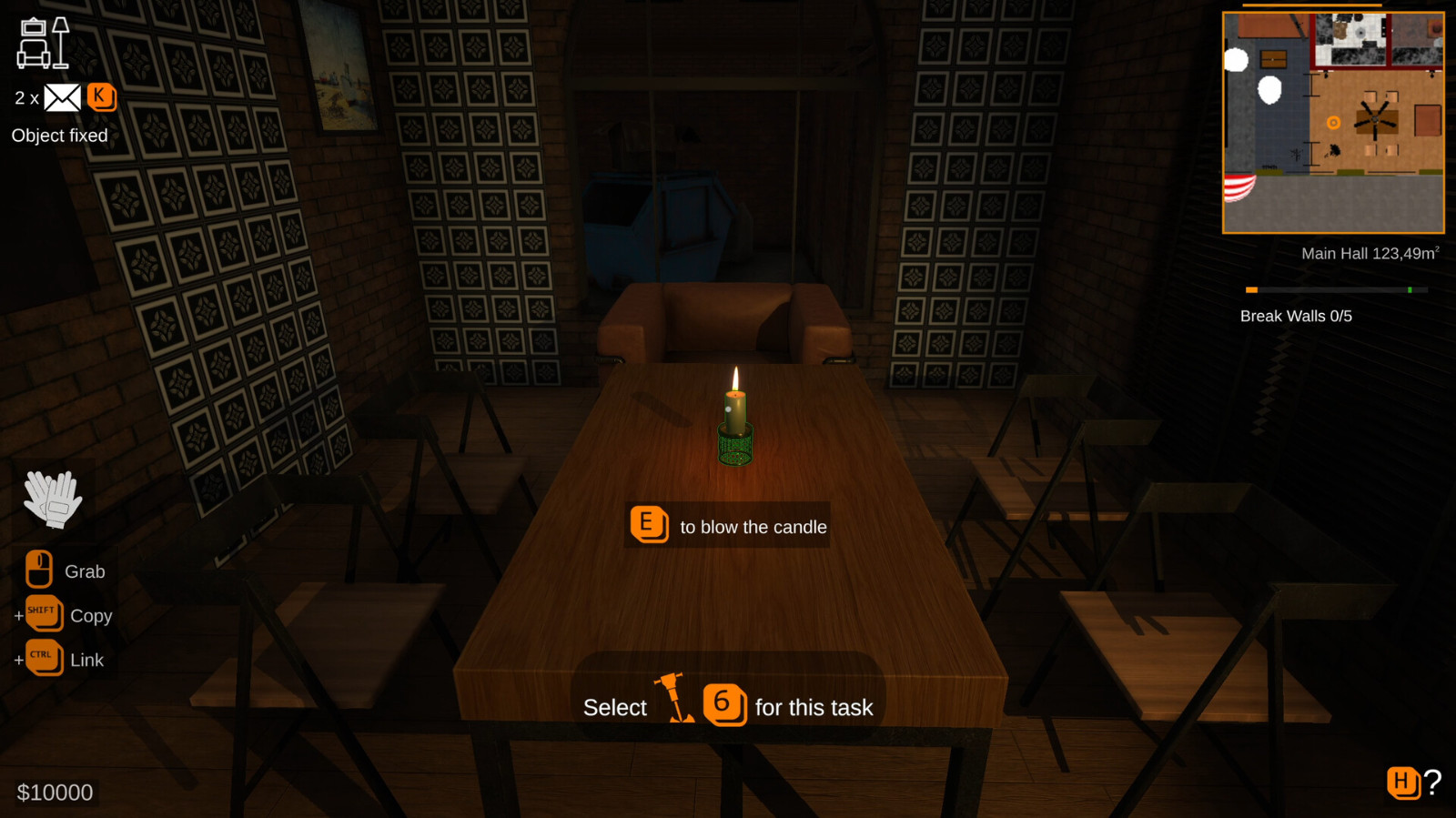Click the furniture mode icon
The image size is (1456, 818).
[x=43, y=43]
